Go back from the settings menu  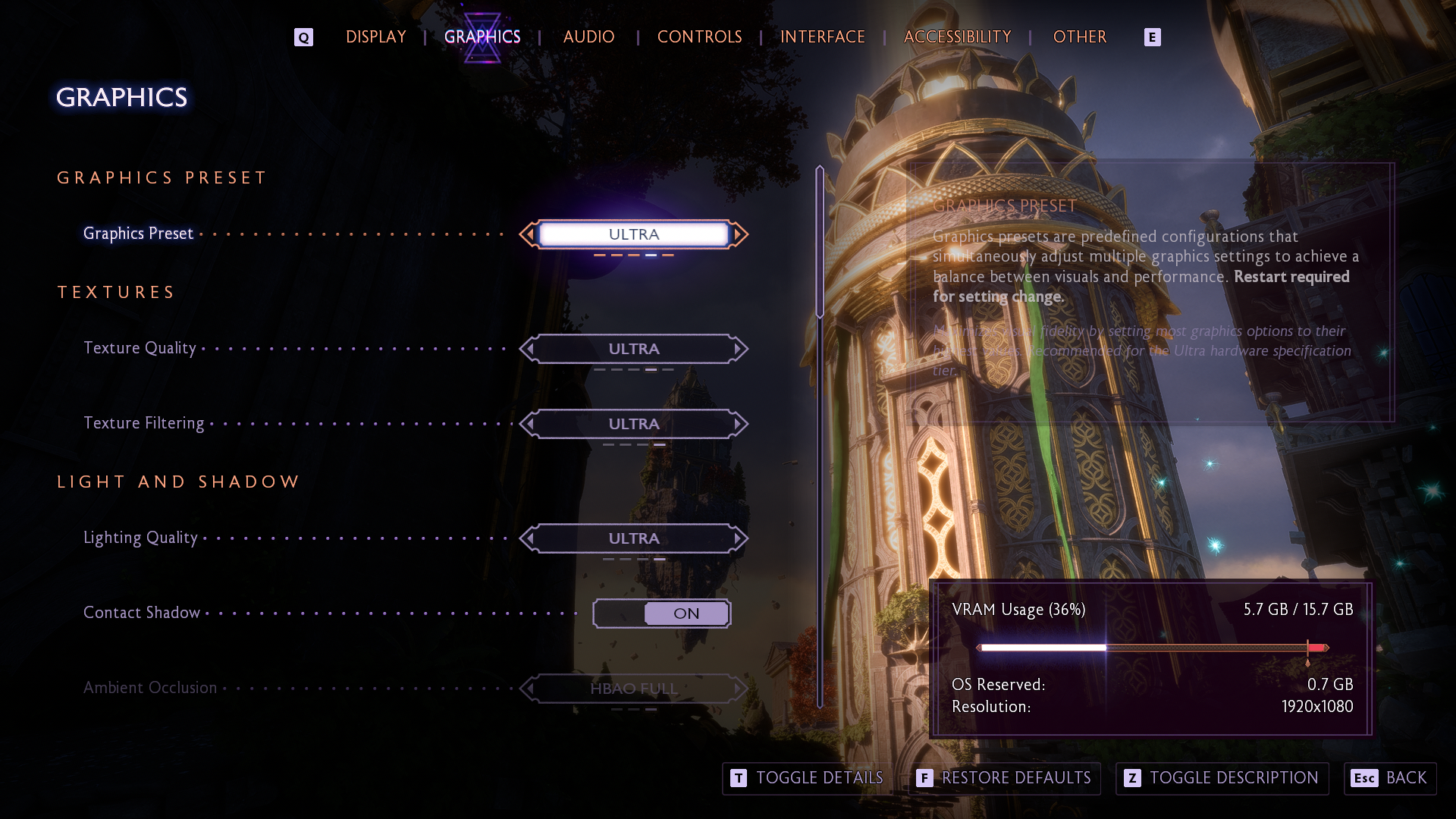pos(1390,778)
